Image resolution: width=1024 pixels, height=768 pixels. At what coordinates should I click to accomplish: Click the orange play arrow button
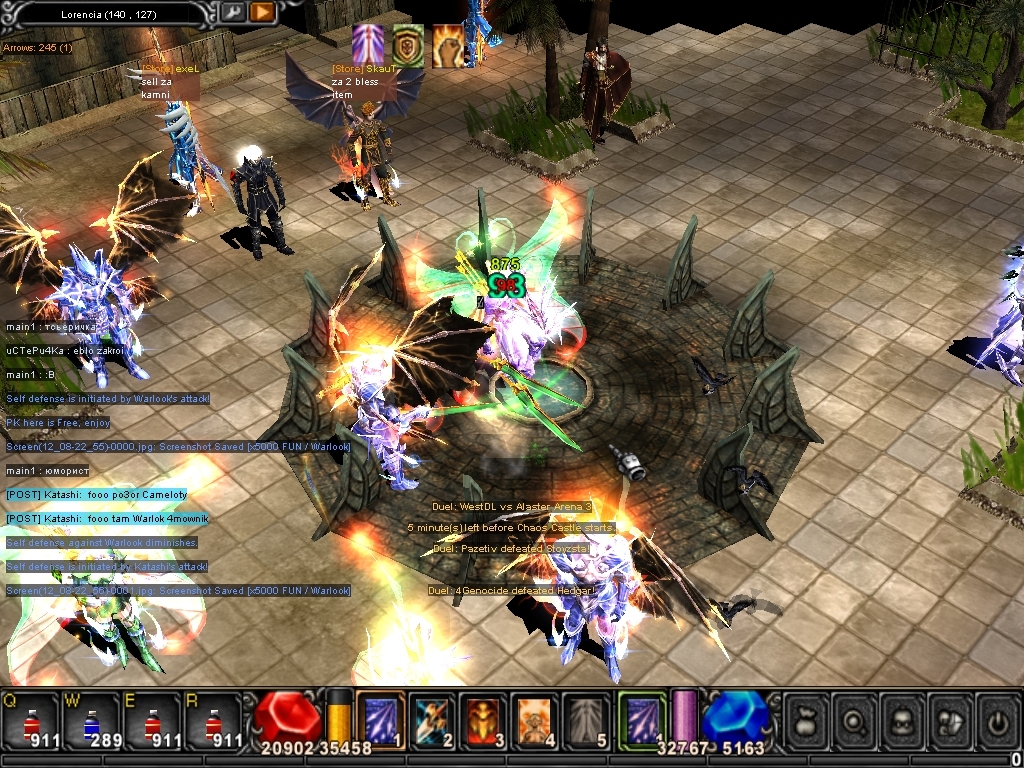[262, 13]
